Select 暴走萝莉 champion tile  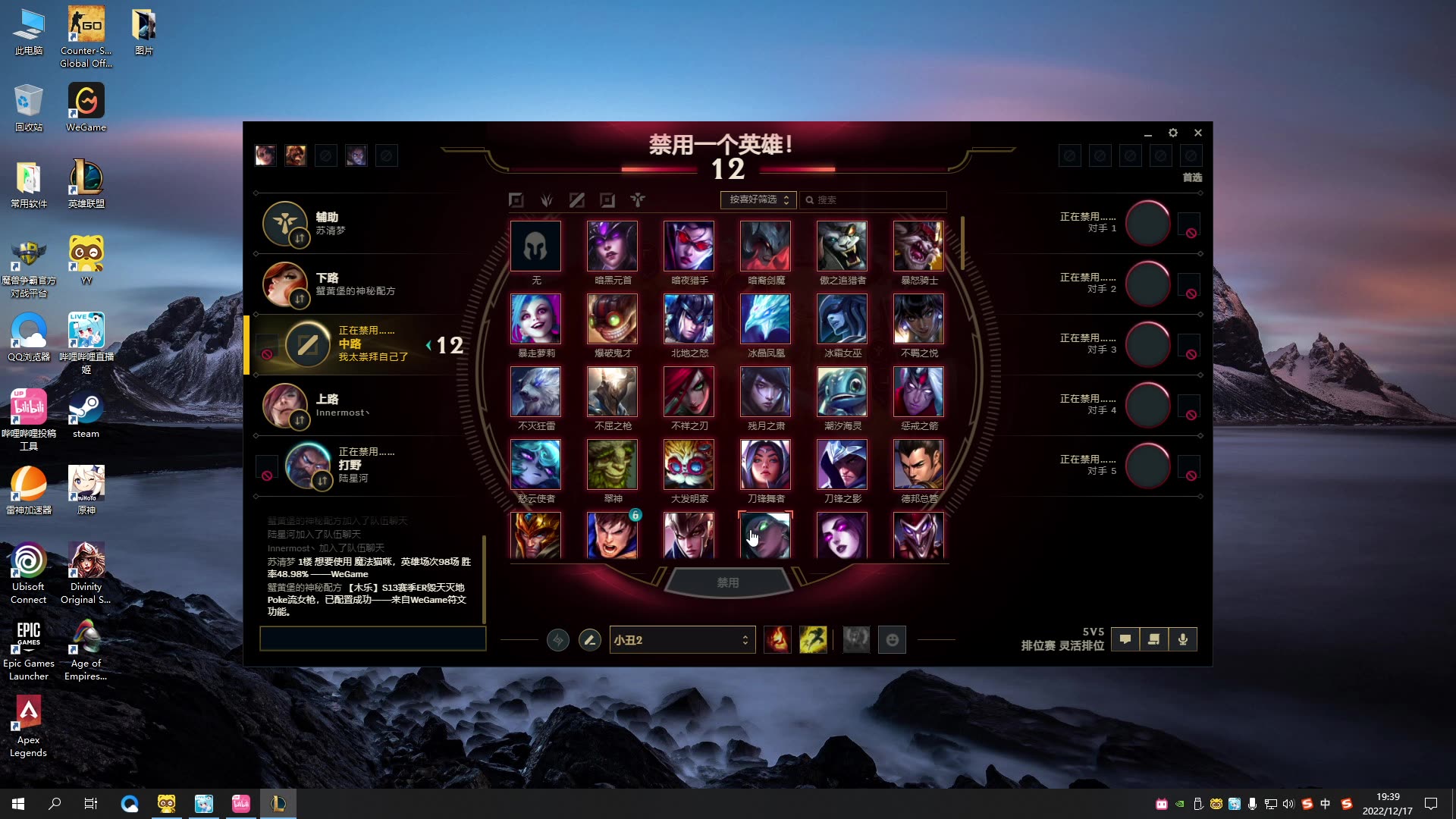535,319
